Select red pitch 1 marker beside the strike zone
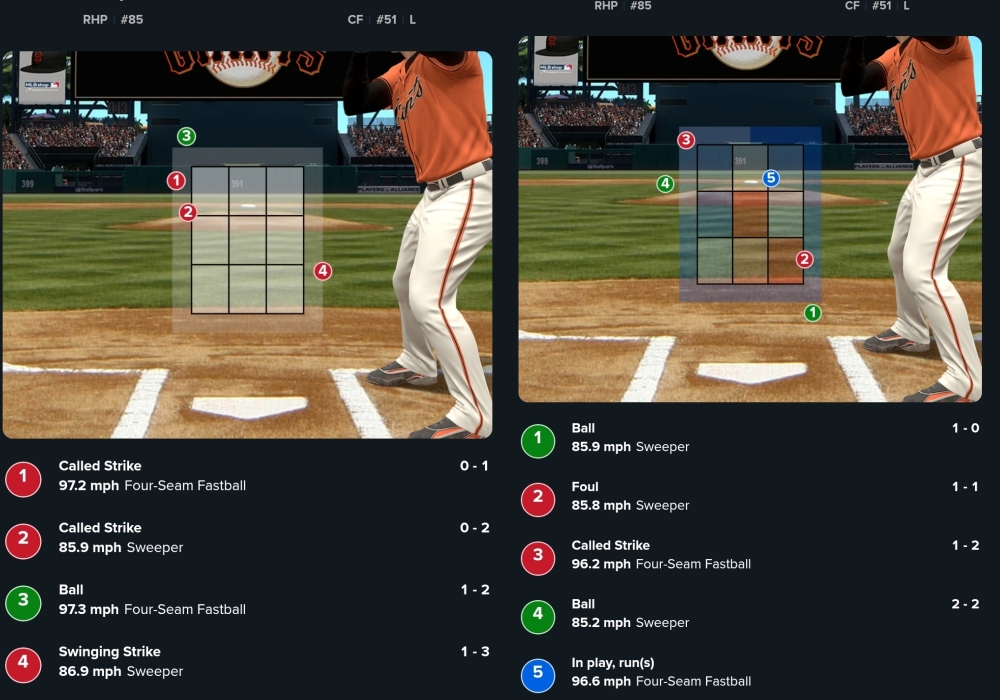1000x700 pixels. [x=177, y=181]
